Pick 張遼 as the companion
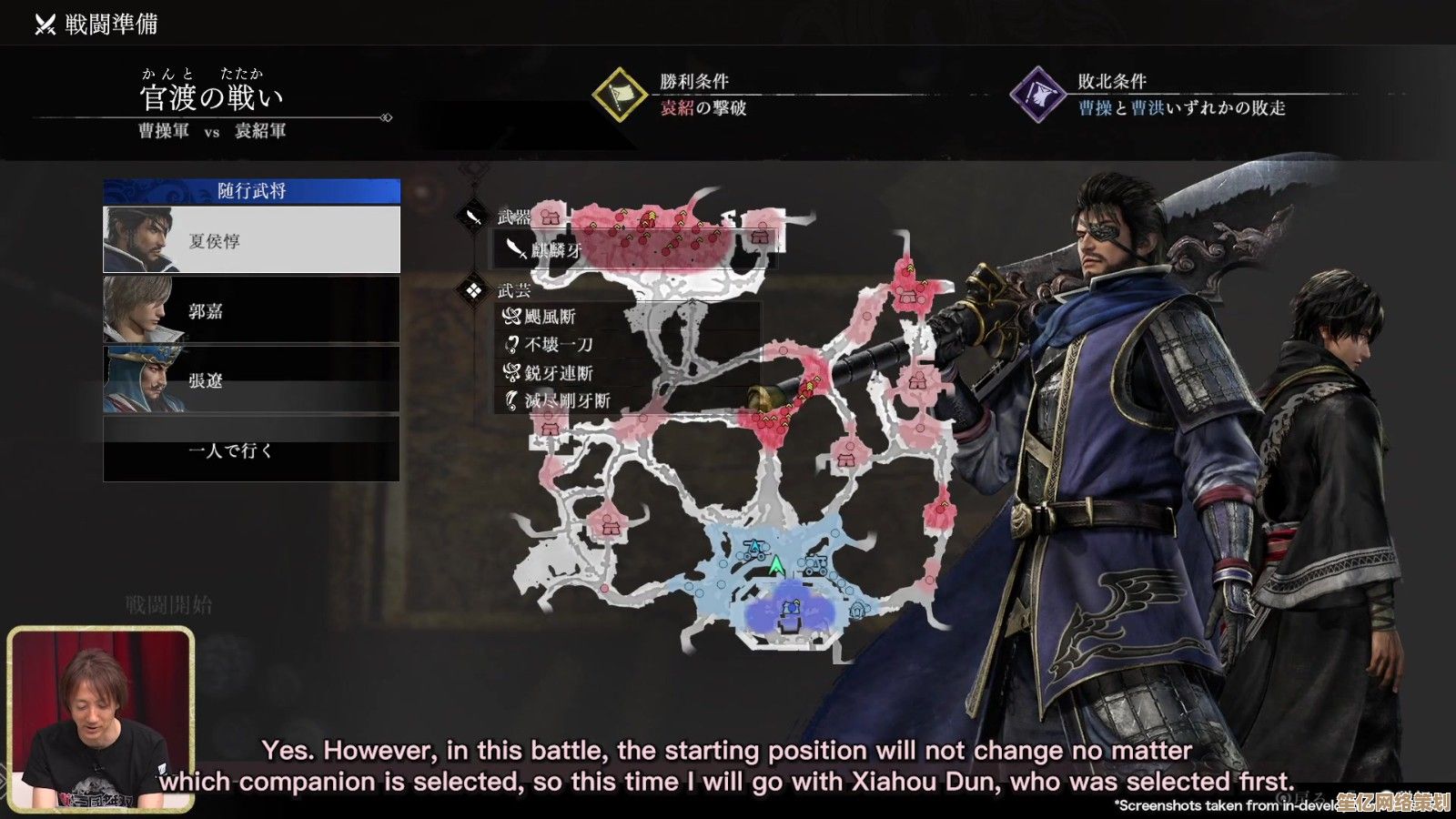1456x819 pixels. pyautogui.click(x=251, y=379)
